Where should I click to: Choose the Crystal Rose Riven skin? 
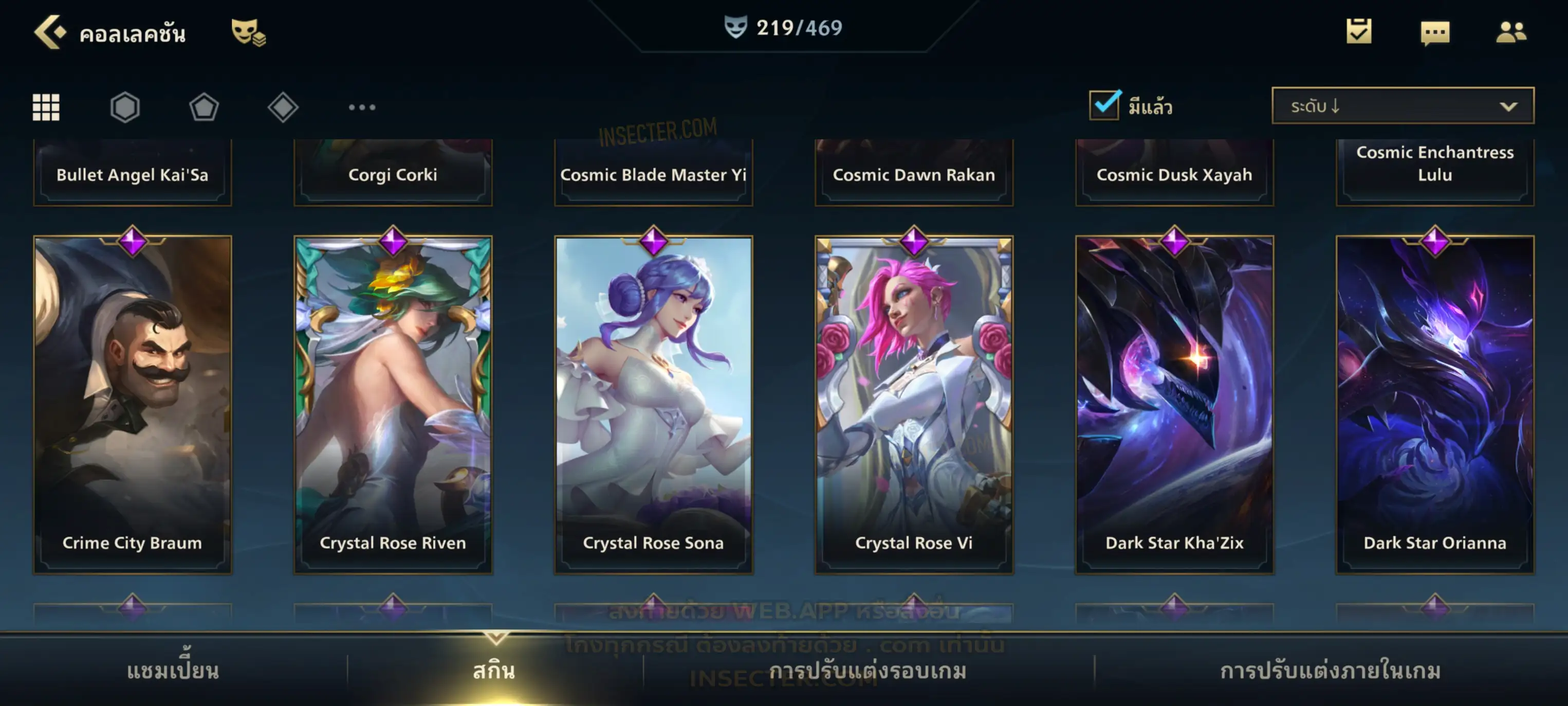pos(393,405)
